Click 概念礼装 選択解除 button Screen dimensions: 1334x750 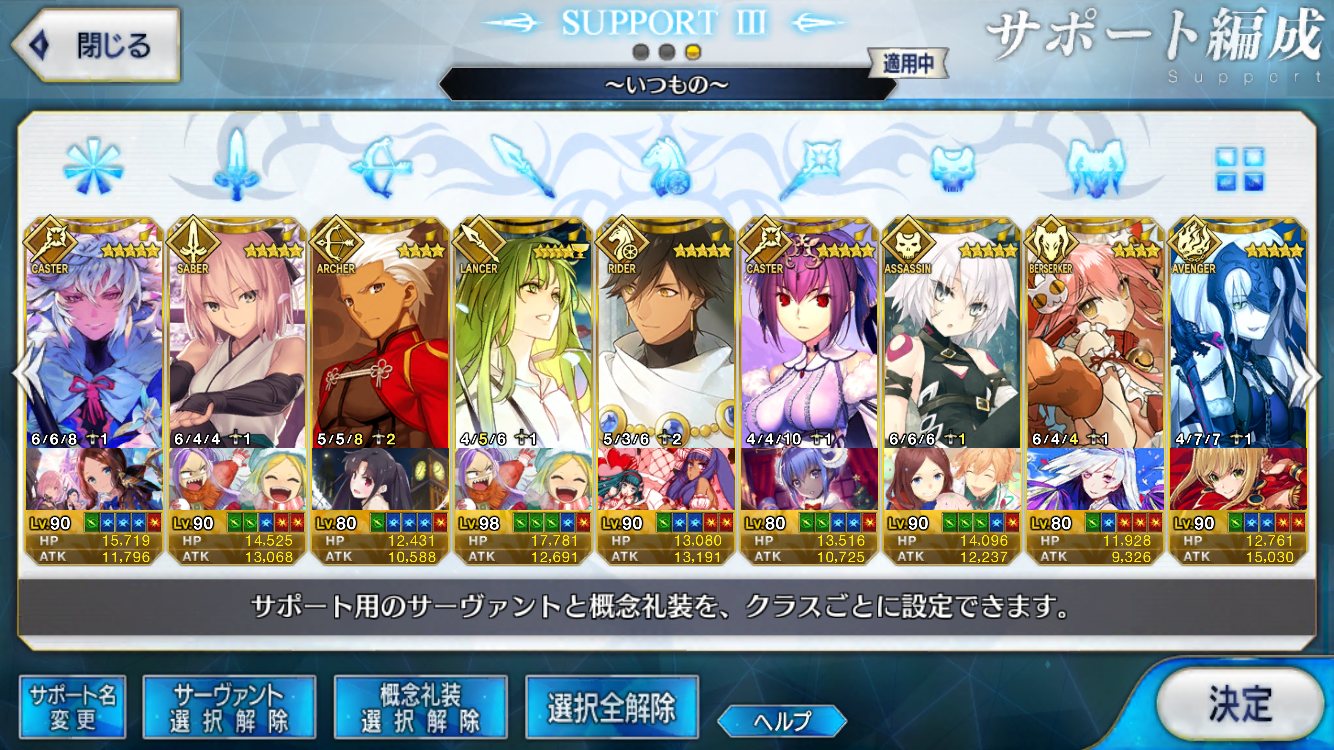421,707
